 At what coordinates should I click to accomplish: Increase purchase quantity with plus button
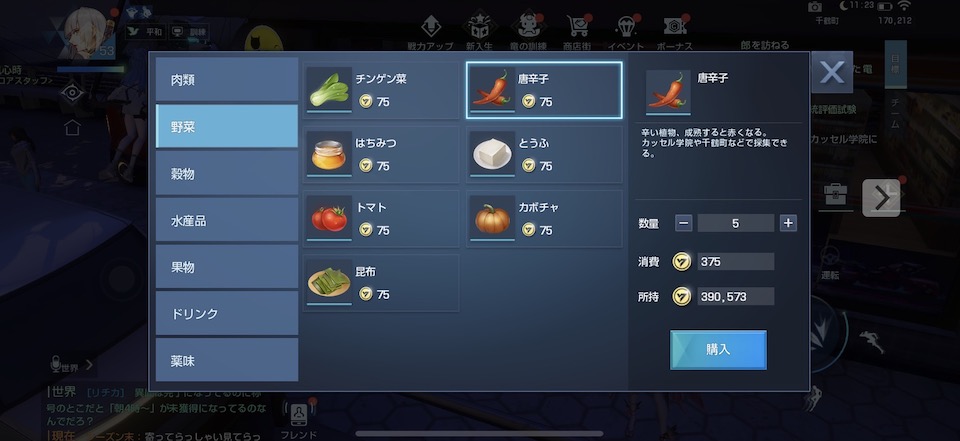click(788, 223)
